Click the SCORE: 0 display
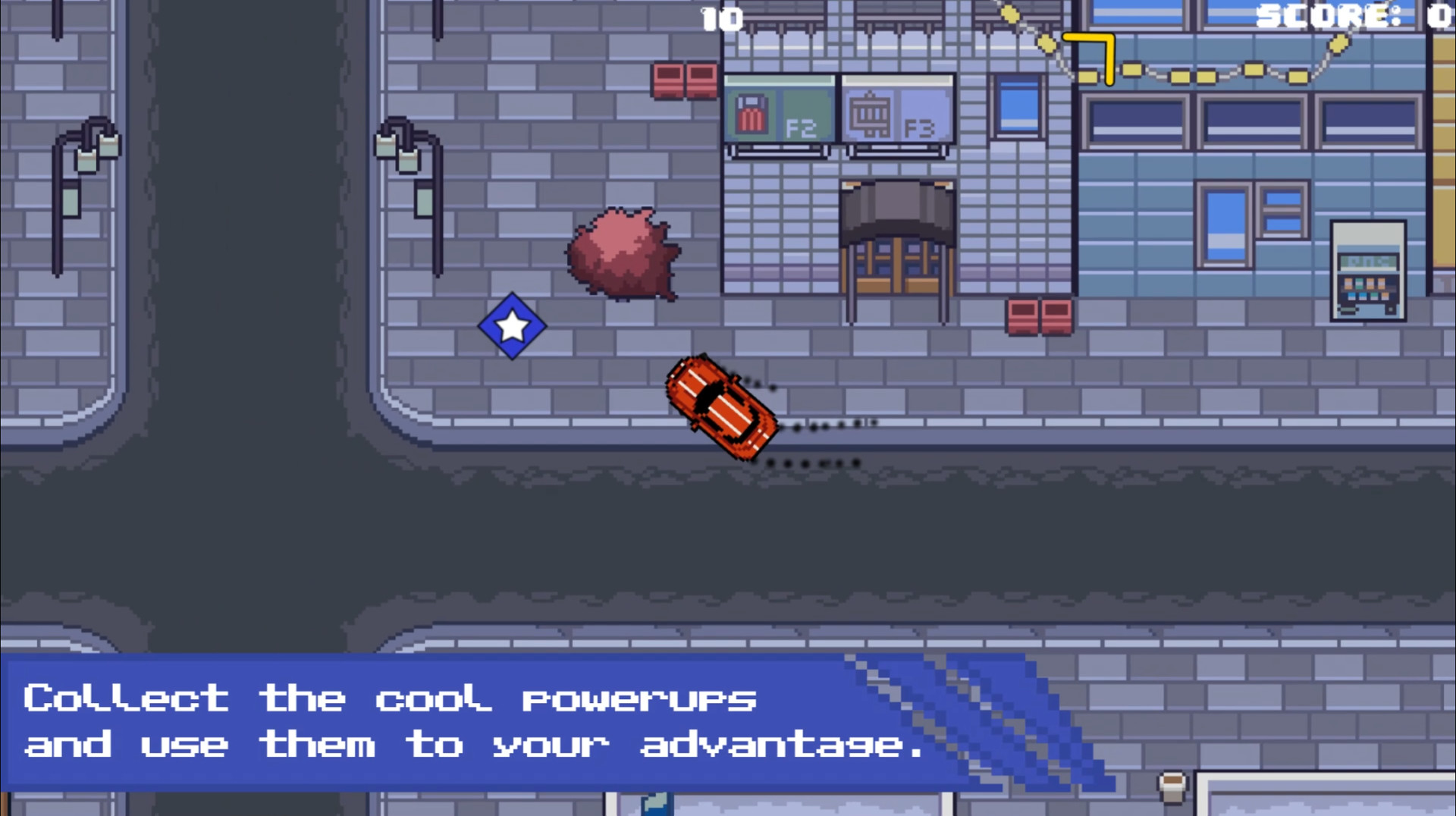This screenshot has height=816, width=1456. 1357,15
